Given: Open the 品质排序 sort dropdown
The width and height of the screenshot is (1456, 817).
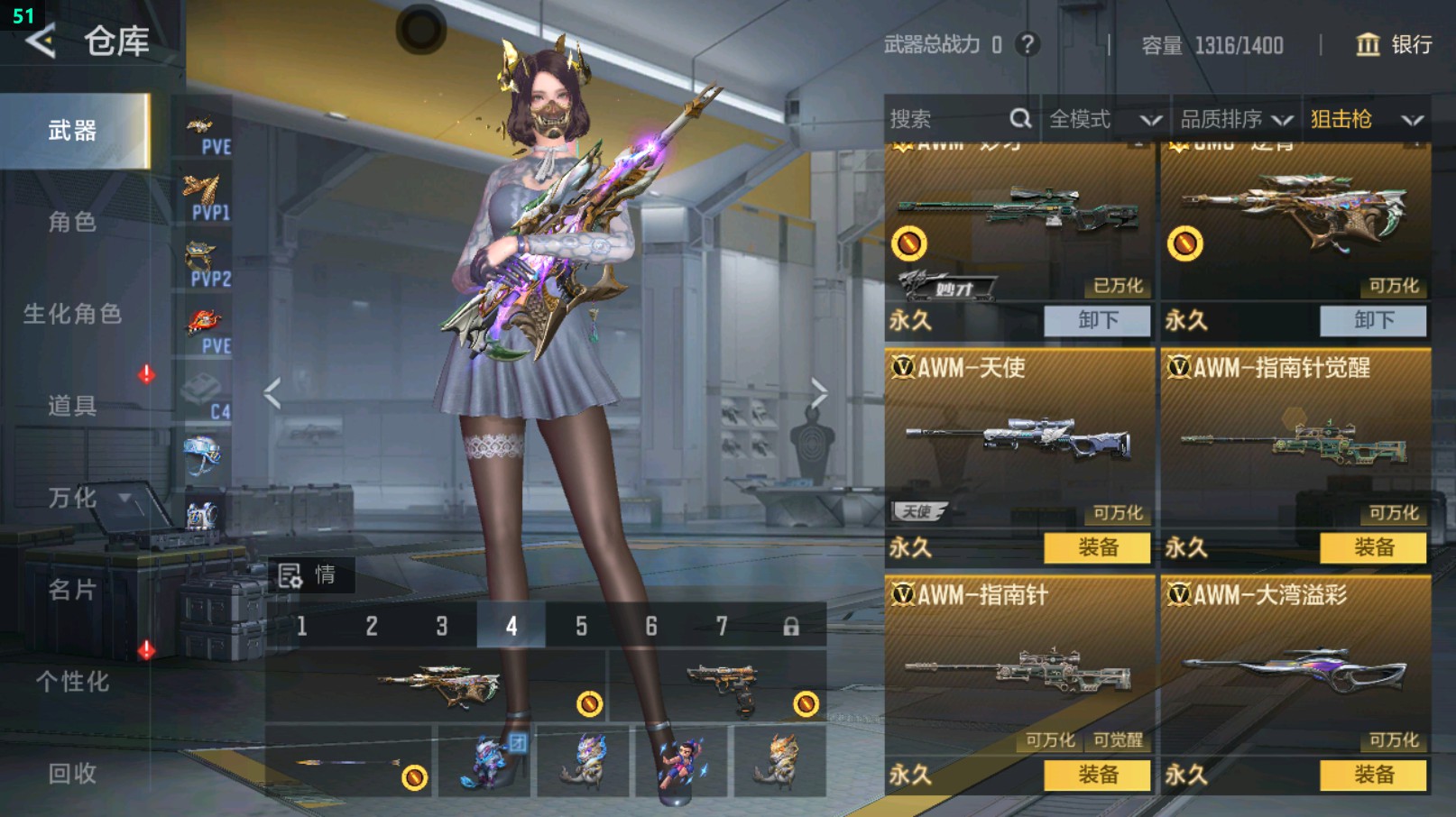Looking at the screenshot, I should pos(1236,119).
